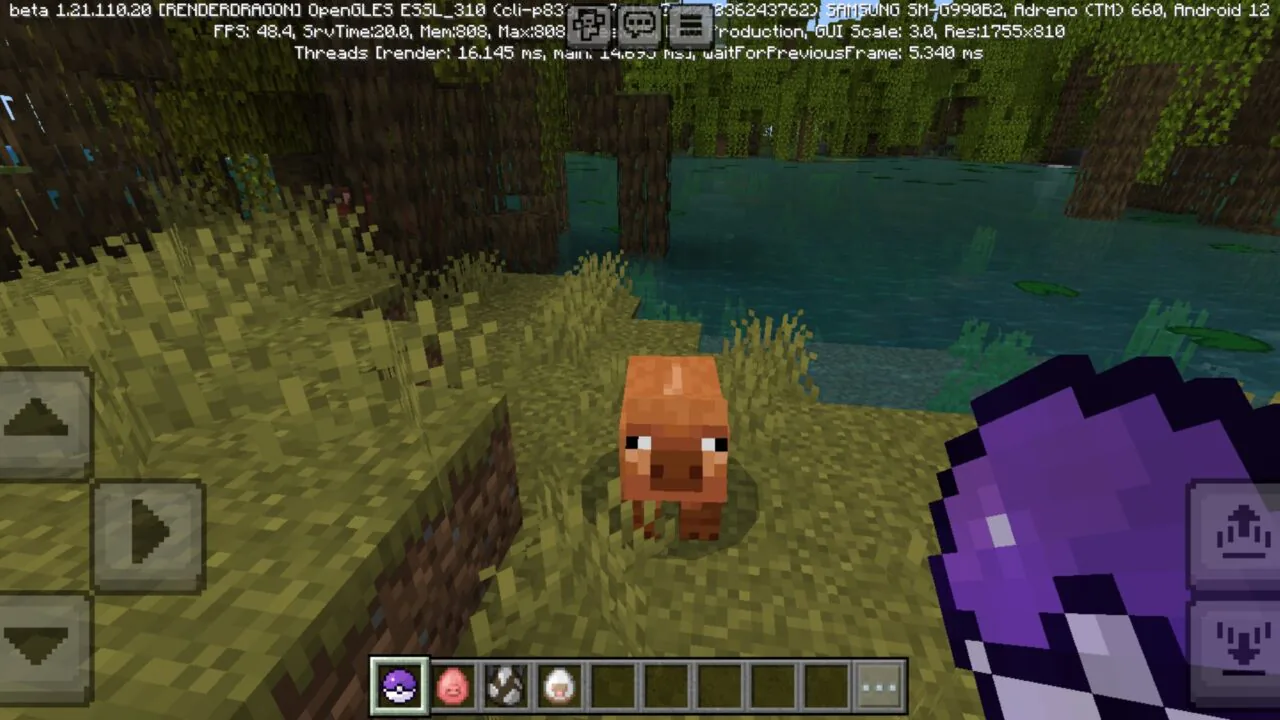The image size is (1280, 720).
Task: Toggle sneak with the descend control
Action: click(x=1243, y=645)
